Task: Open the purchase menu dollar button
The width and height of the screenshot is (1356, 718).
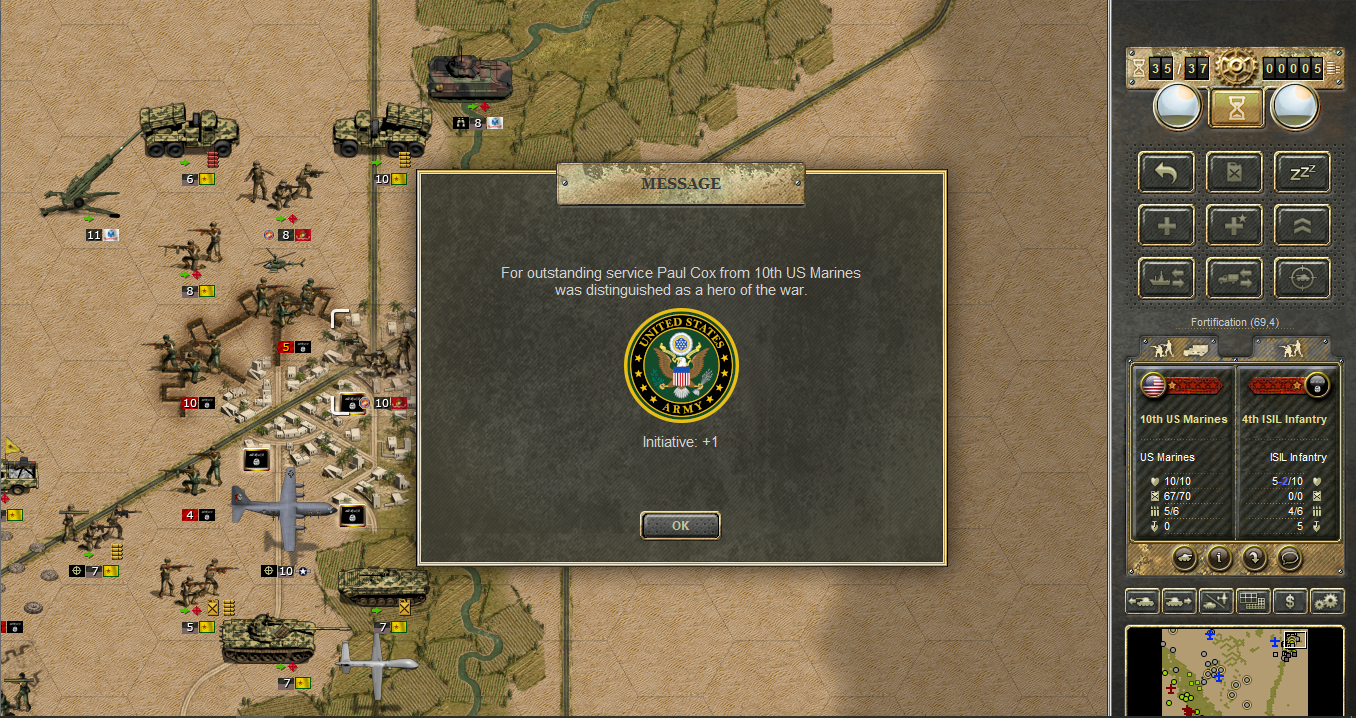Action: (x=1291, y=601)
